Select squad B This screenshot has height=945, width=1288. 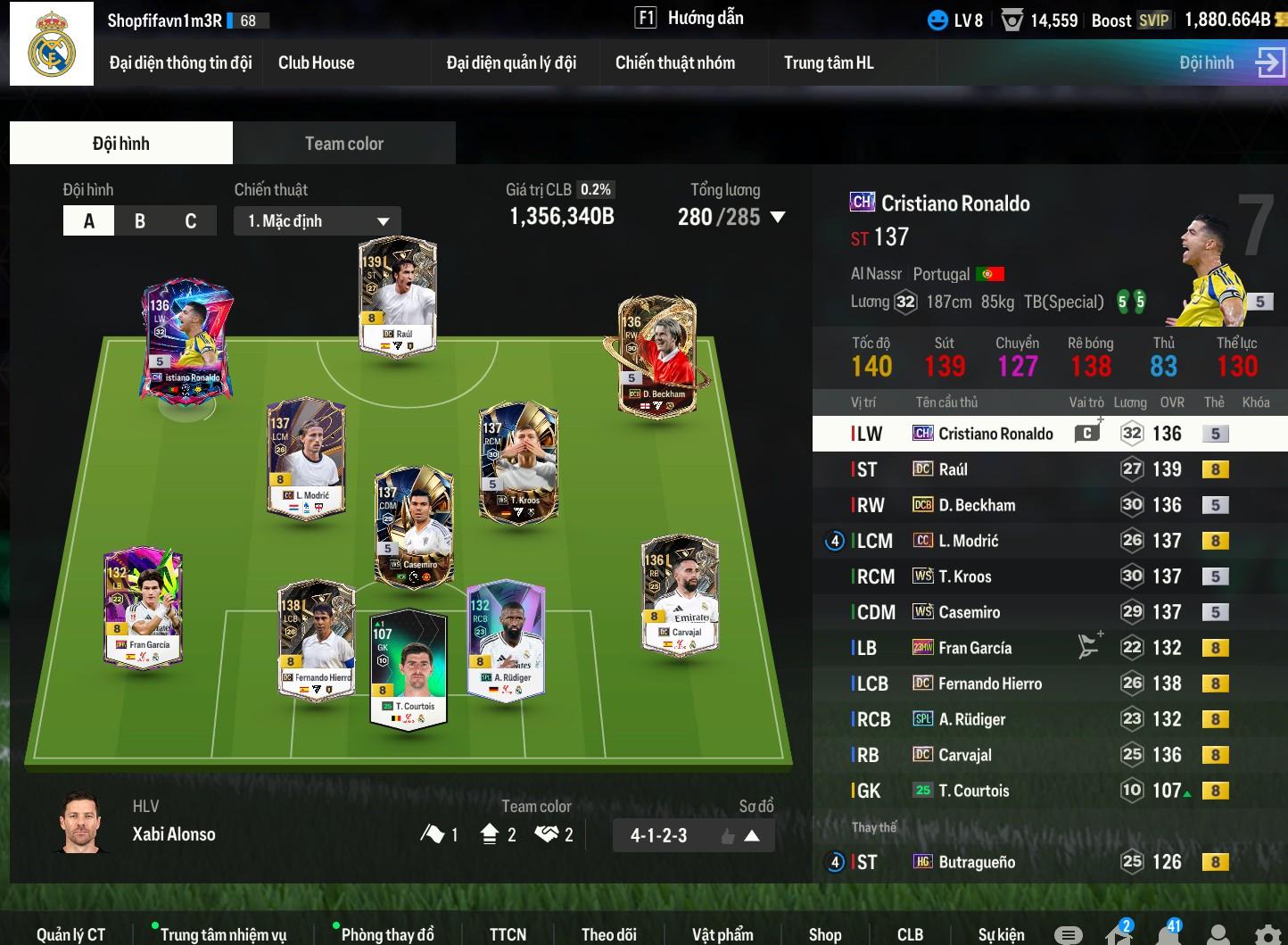click(140, 221)
